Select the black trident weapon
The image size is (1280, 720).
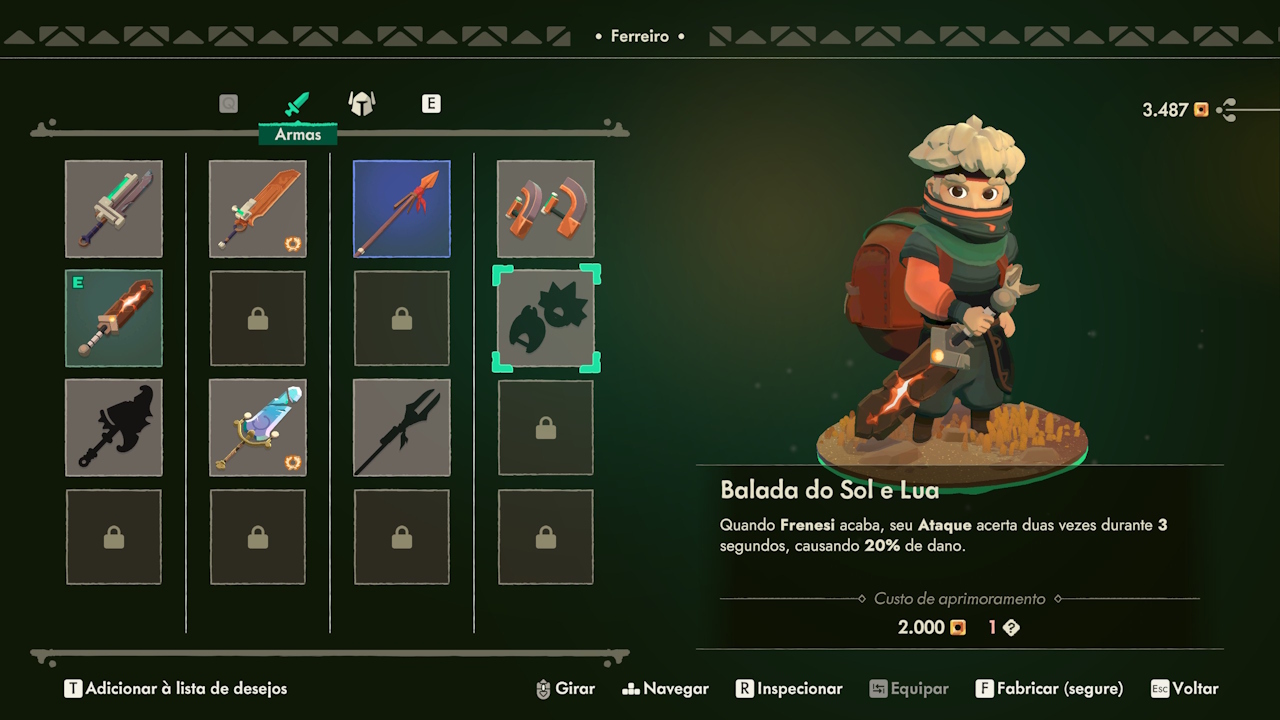pyautogui.click(x=401, y=427)
